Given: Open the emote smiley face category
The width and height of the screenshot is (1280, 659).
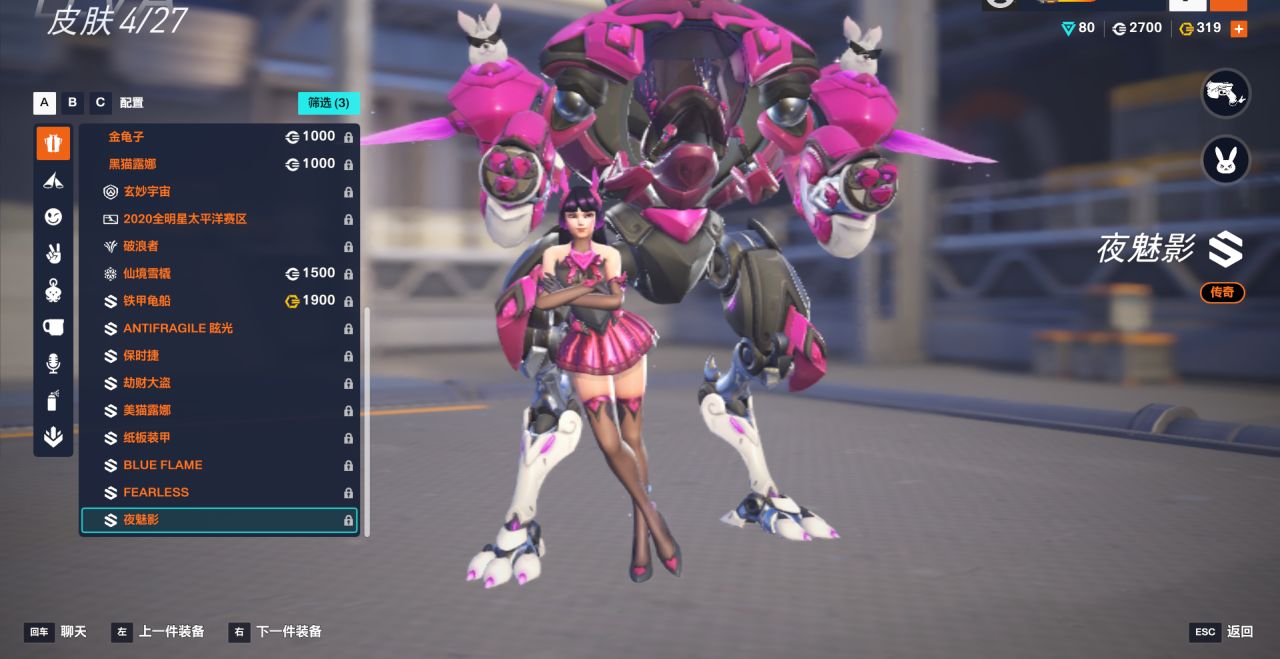Looking at the screenshot, I should (x=53, y=217).
